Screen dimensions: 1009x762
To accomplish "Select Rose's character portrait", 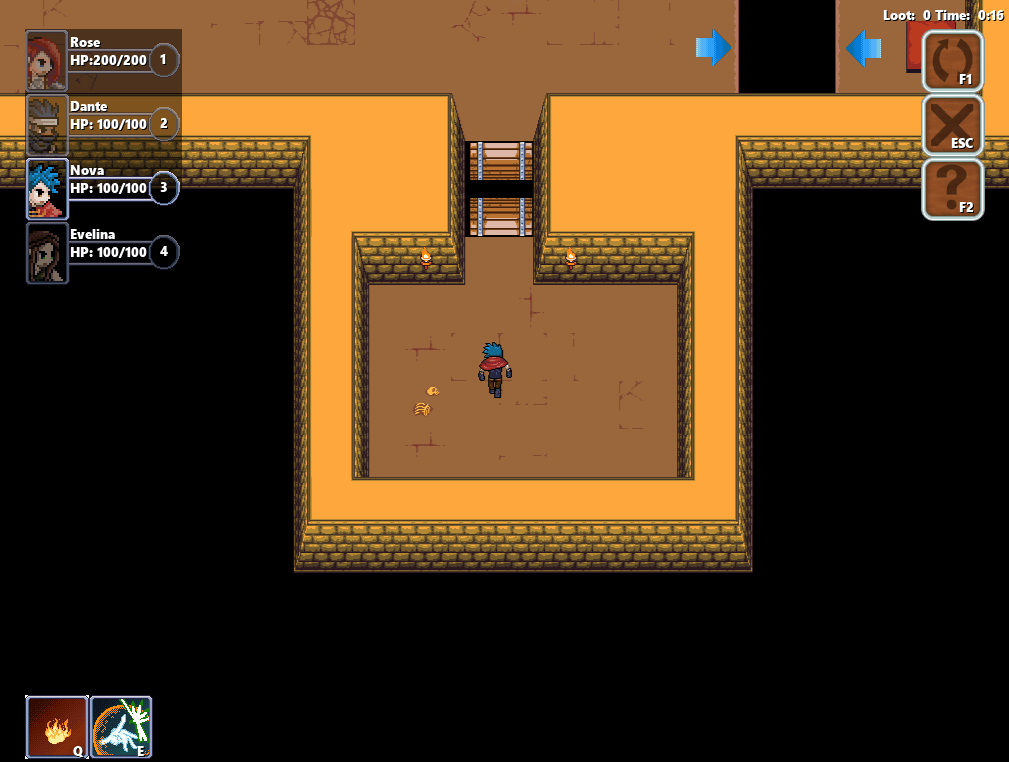I will (x=47, y=60).
